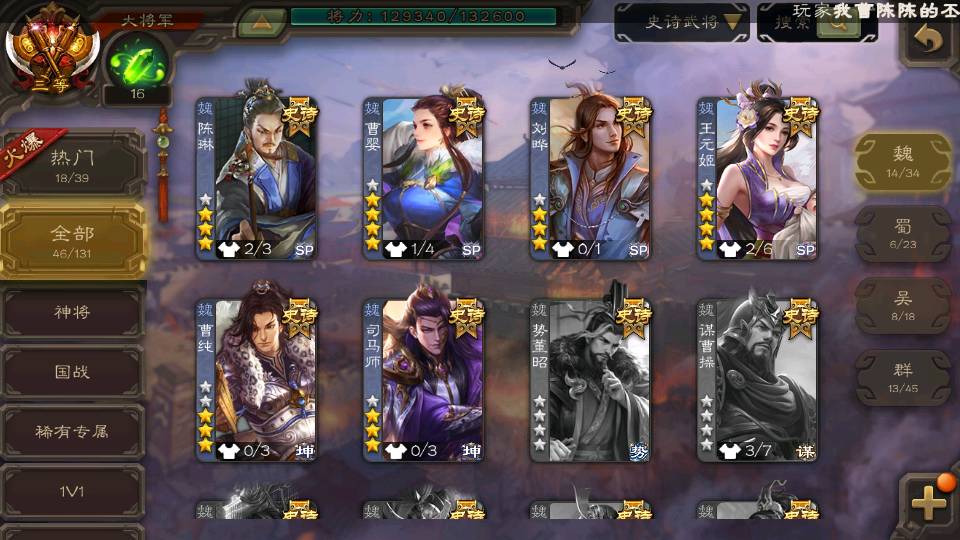Show 吴 faction heroes
This screenshot has width=960, height=540.
point(903,305)
